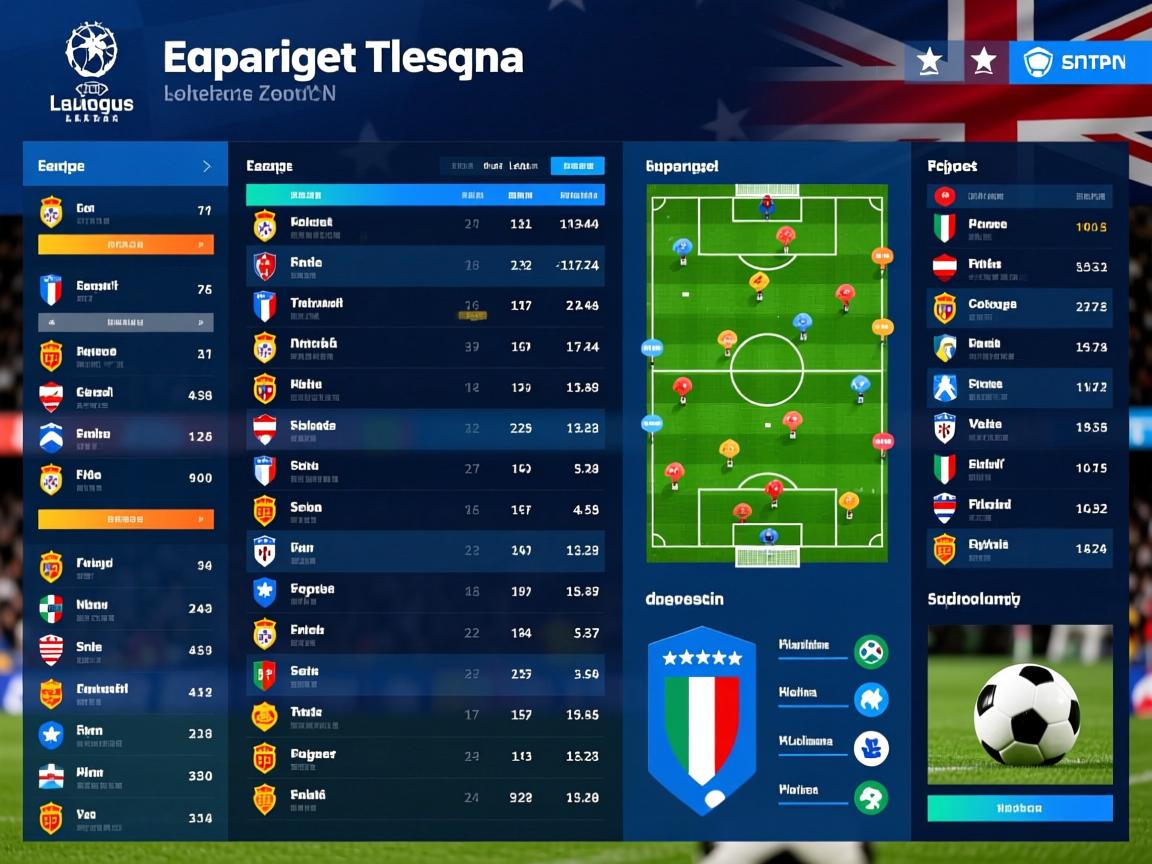Image resolution: width=1152 pixels, height=864 pixels.
Task: Select the blue goalkeeper marker in the bottom goal
Action: pyautogui.click(x=768, y=536)
